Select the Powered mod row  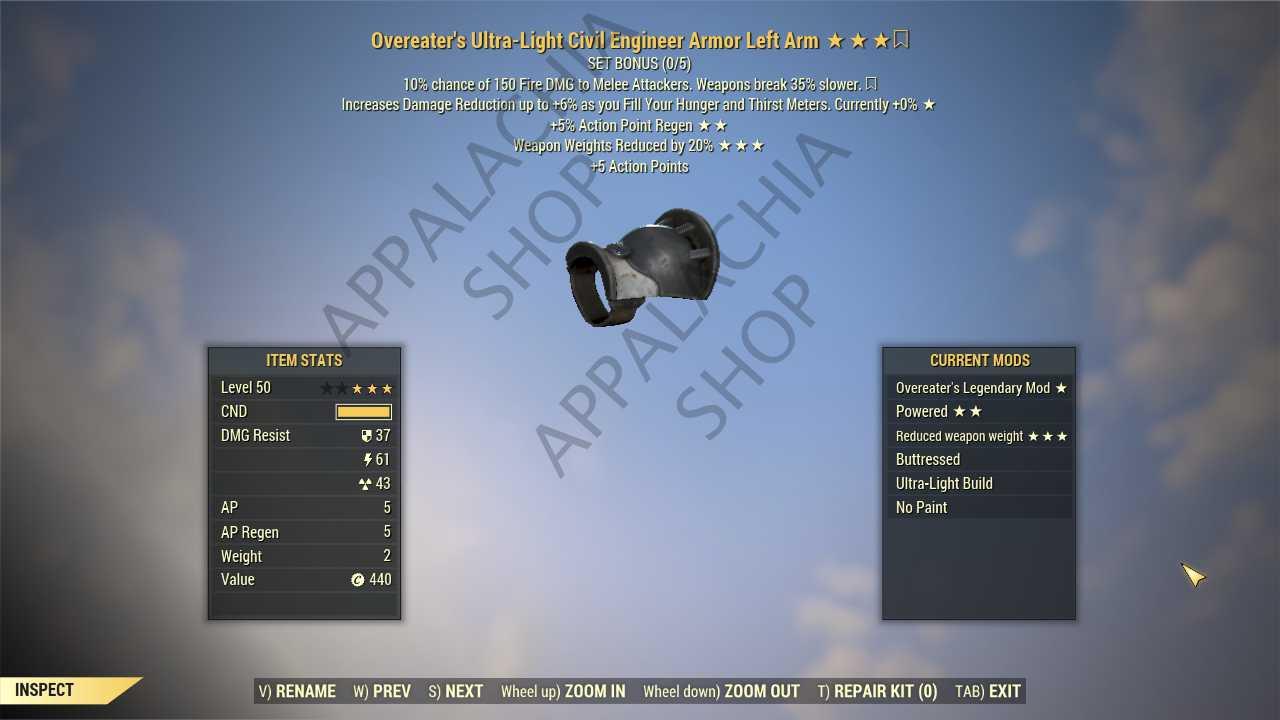[979, 412]
